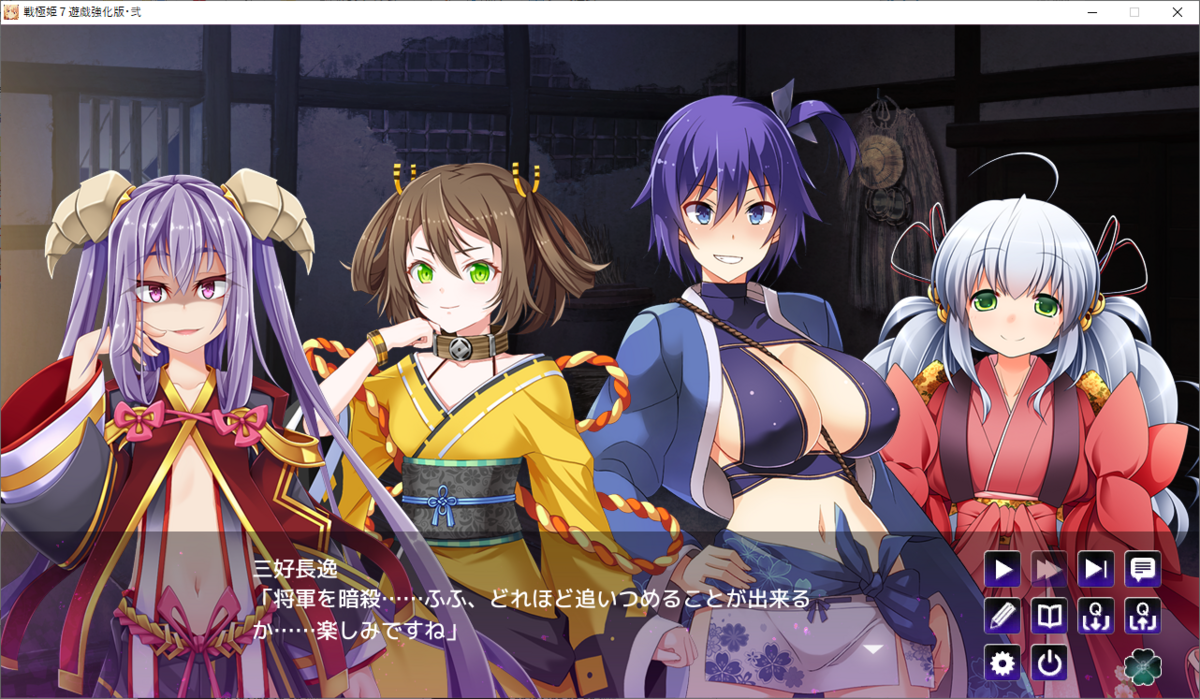Click the green four-leaf clover icon
This screenshot has height=699, width=1200.
[1142, 665]
